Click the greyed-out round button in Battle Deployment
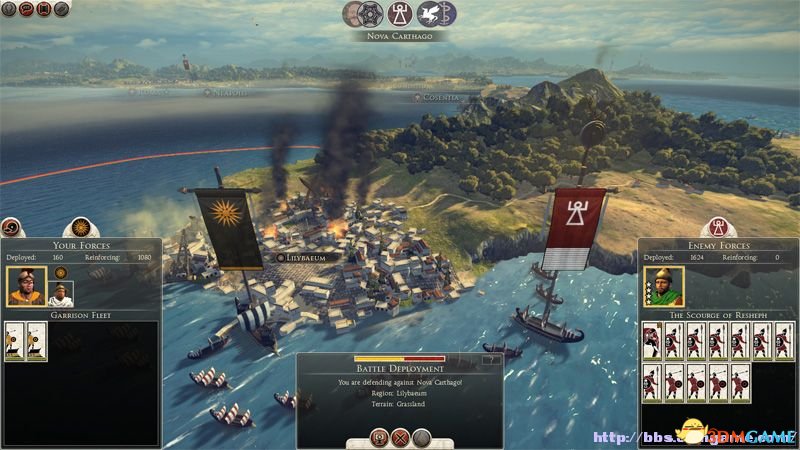This screenshot has height=450, width=800. point(421,437)
